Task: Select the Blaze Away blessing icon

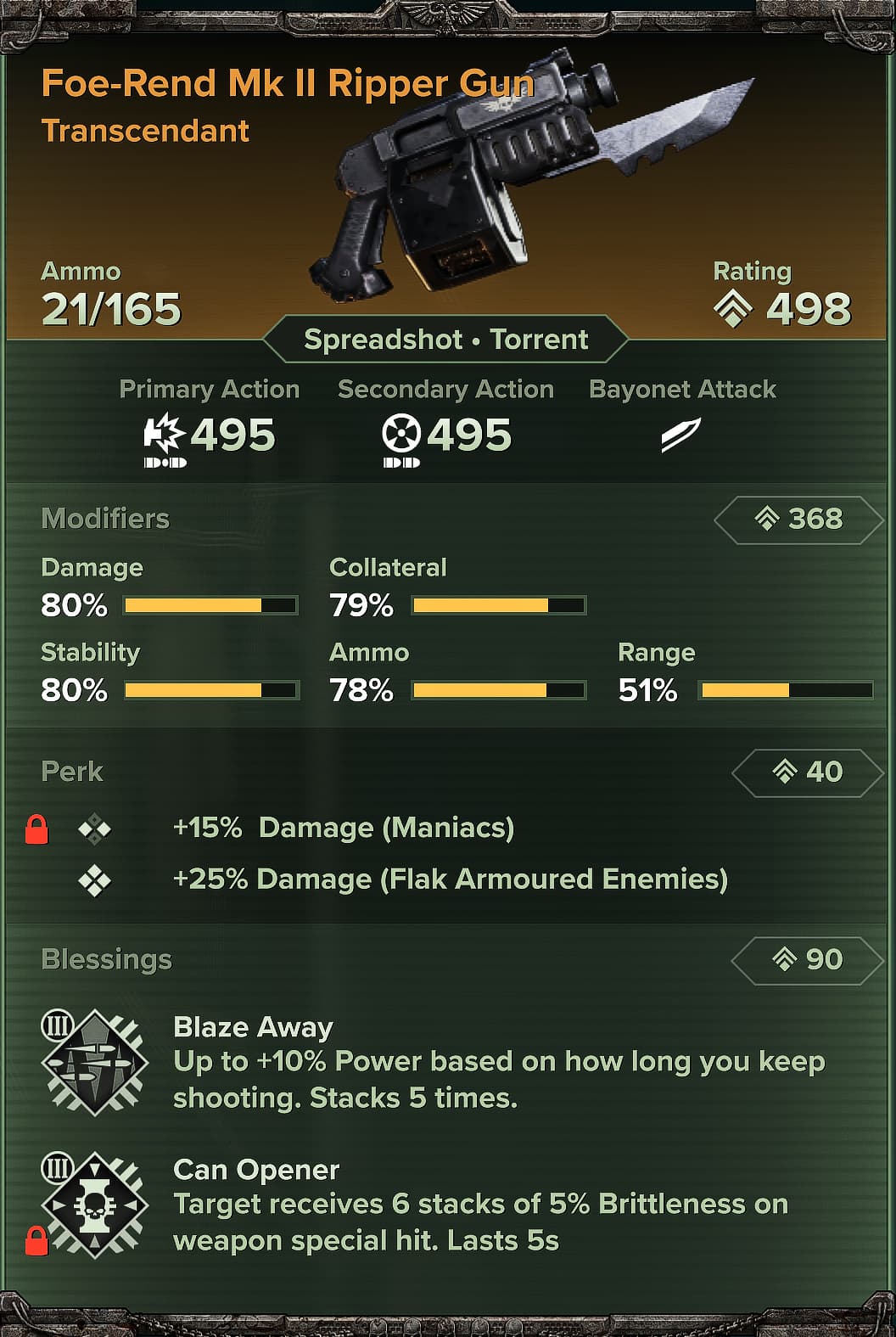Action: click(95, 1062)
